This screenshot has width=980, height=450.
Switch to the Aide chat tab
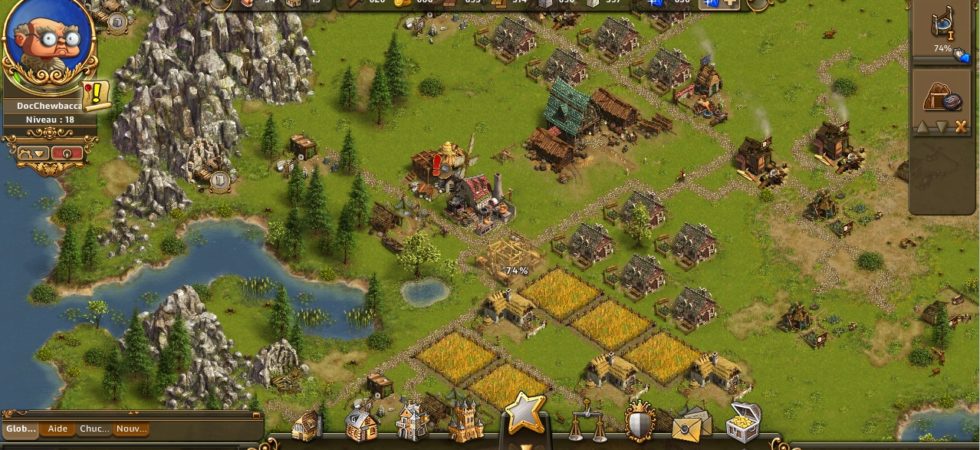[58, 429]
